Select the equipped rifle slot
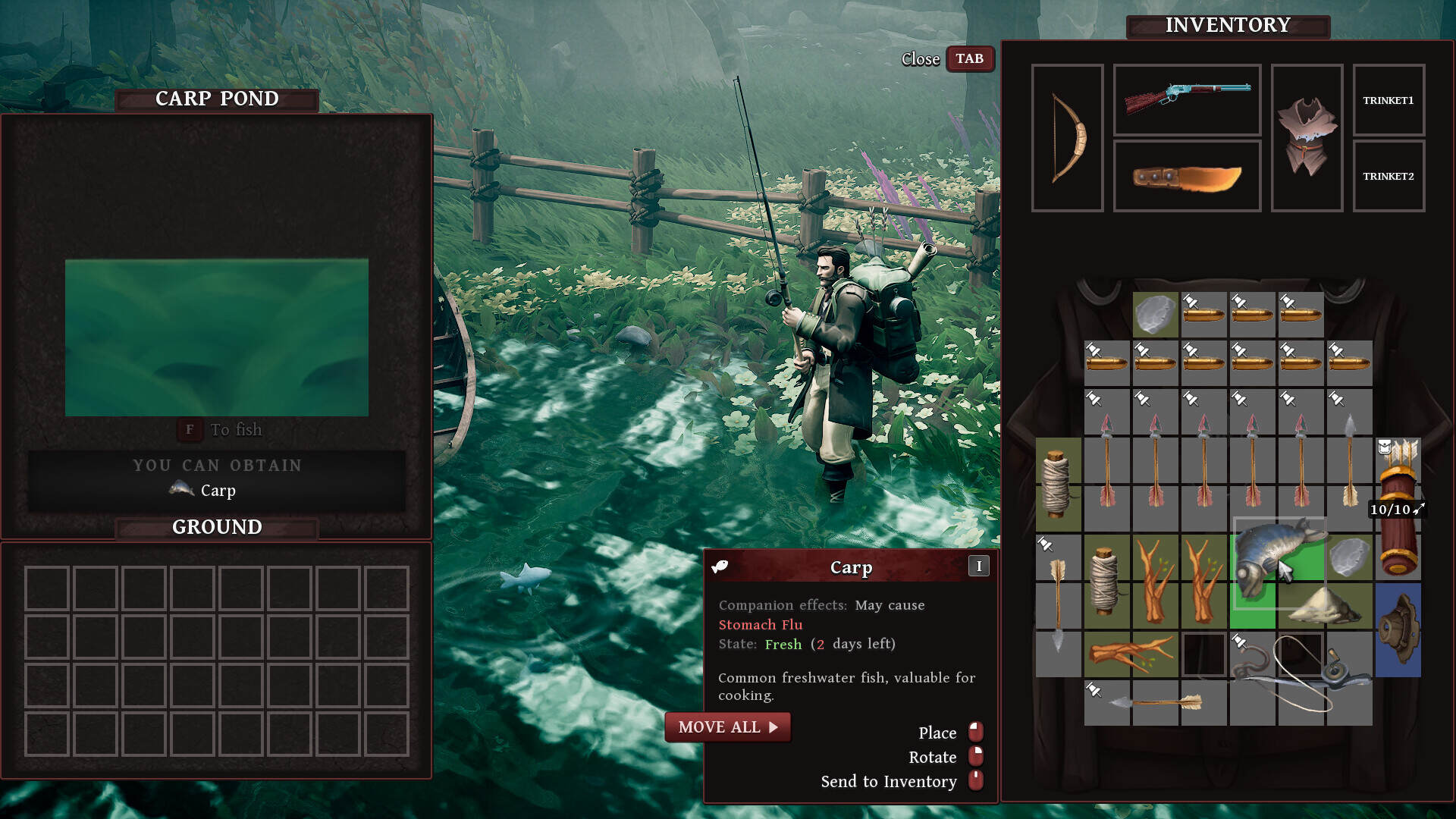 [1187, 99]
